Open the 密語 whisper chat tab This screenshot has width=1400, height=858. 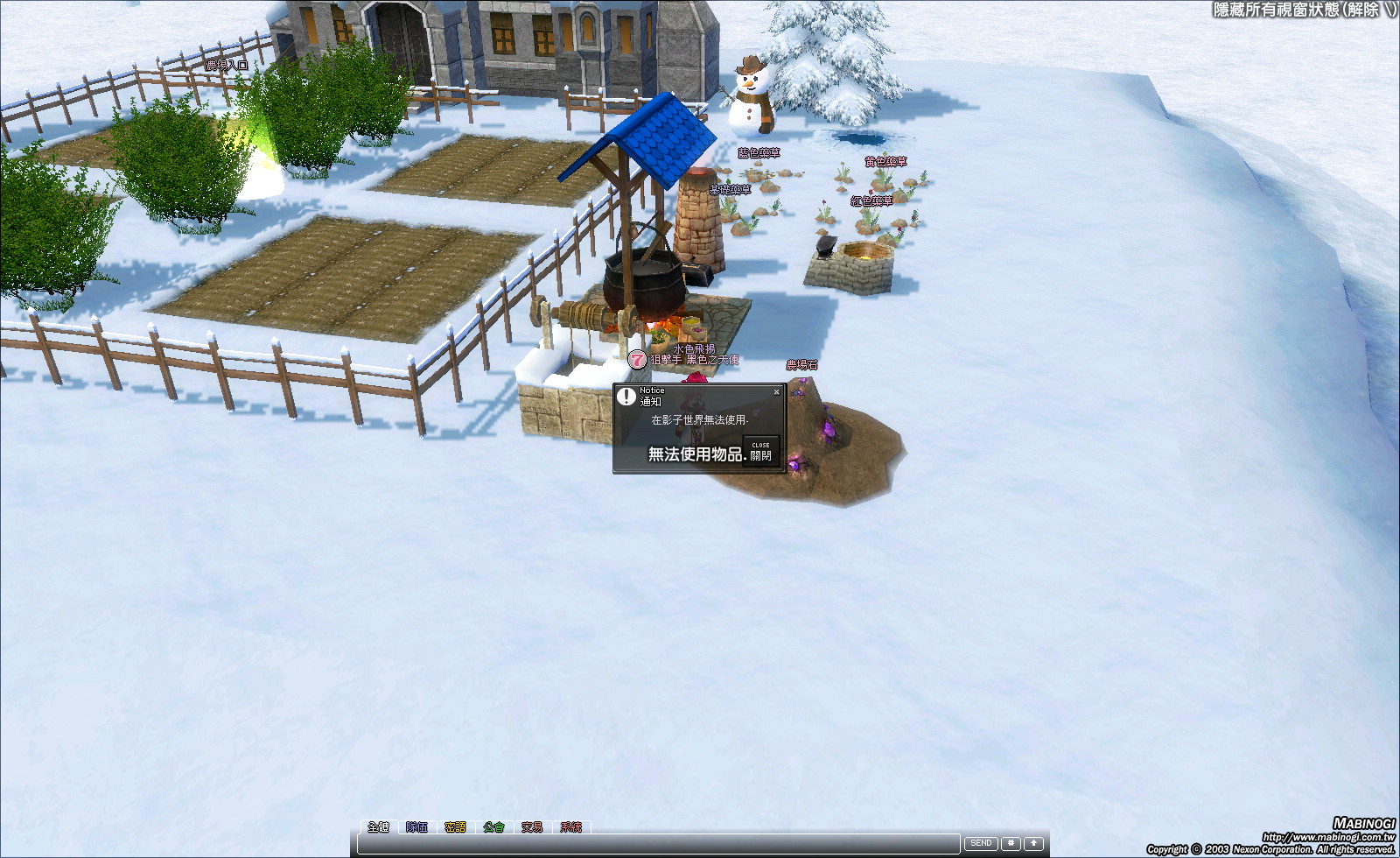[455, 826]
